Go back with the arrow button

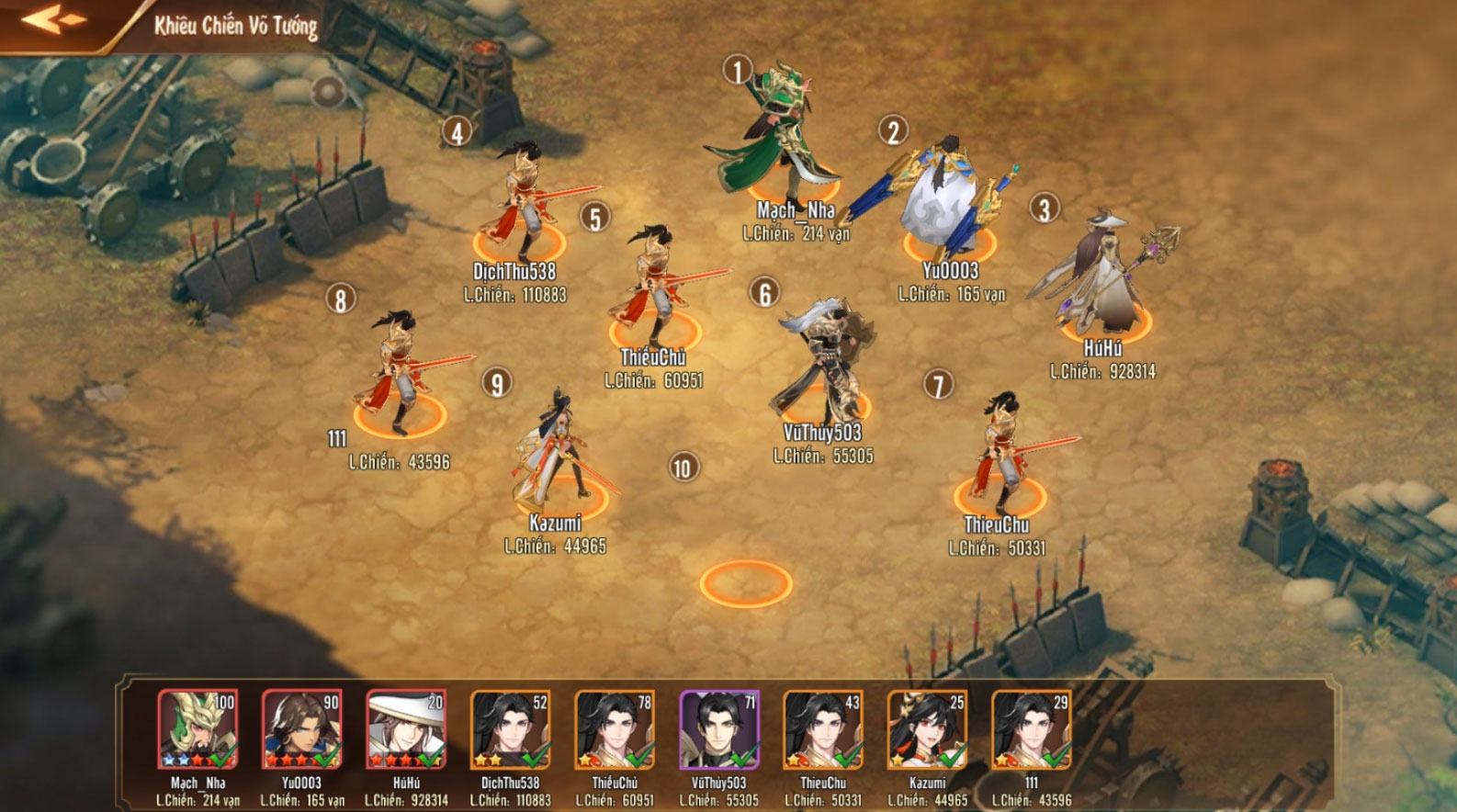(54, 20)
